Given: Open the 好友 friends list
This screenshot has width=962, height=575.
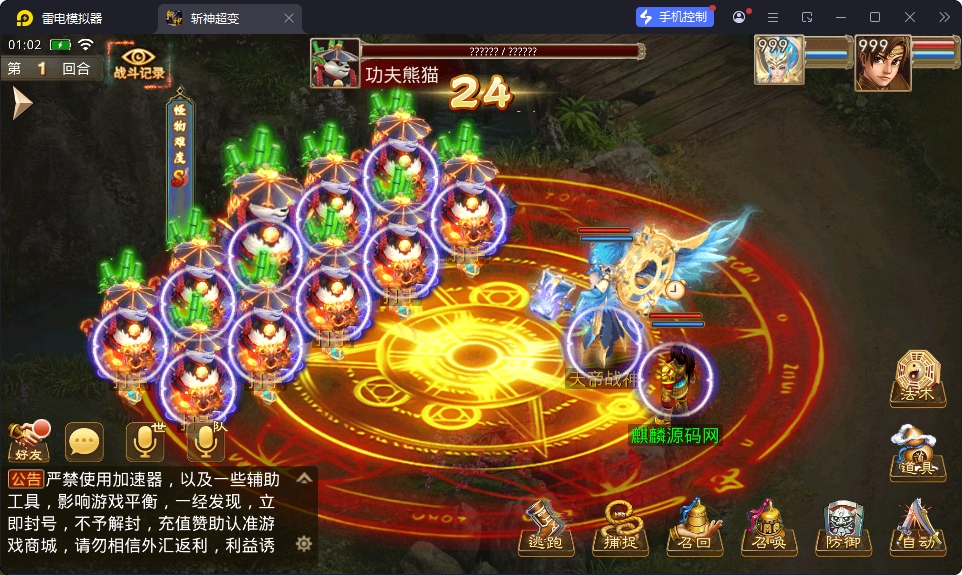Looking at the screenshot, I should tap(29, 439).
